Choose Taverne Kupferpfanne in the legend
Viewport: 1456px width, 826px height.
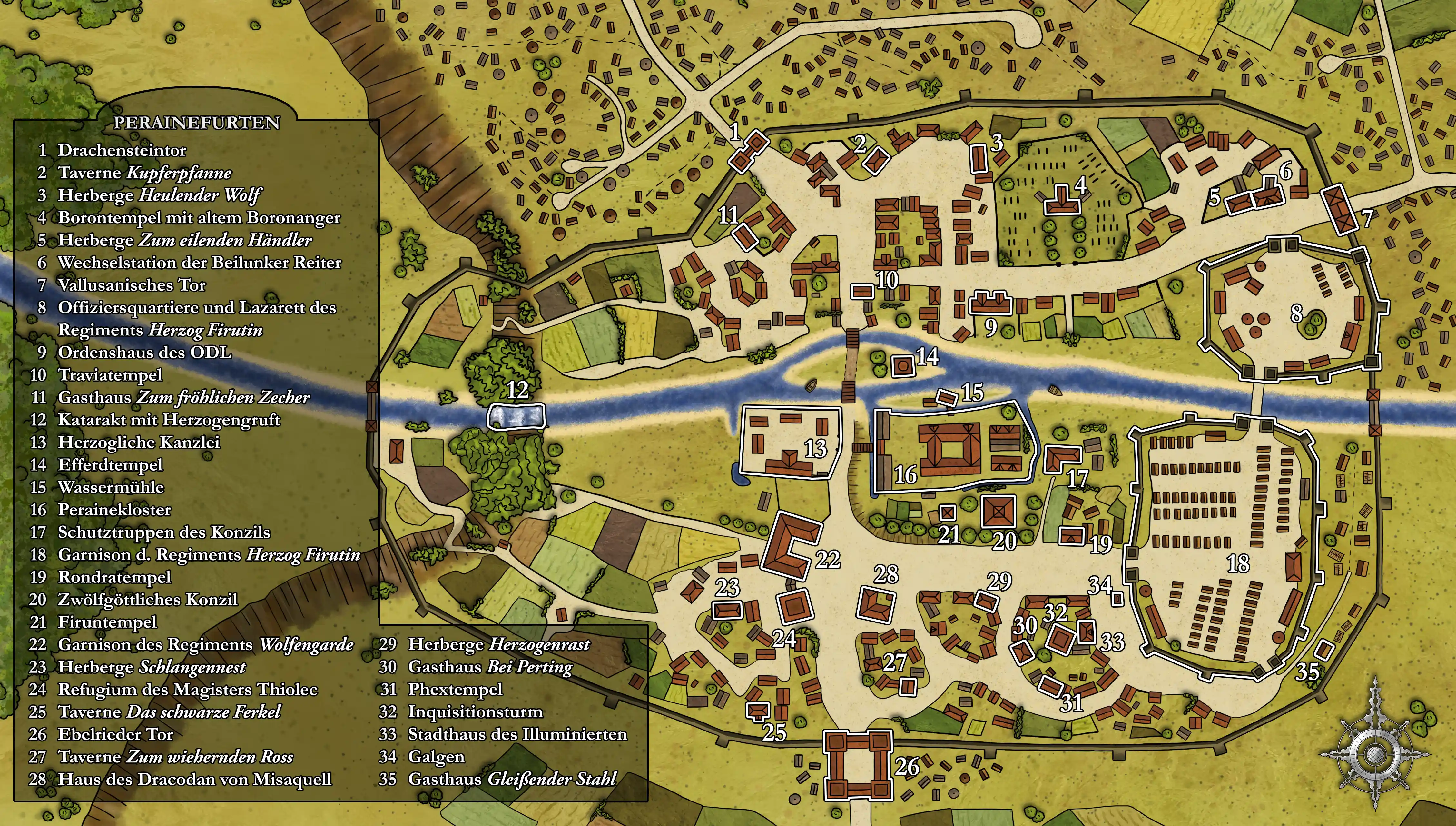[144, 173]
